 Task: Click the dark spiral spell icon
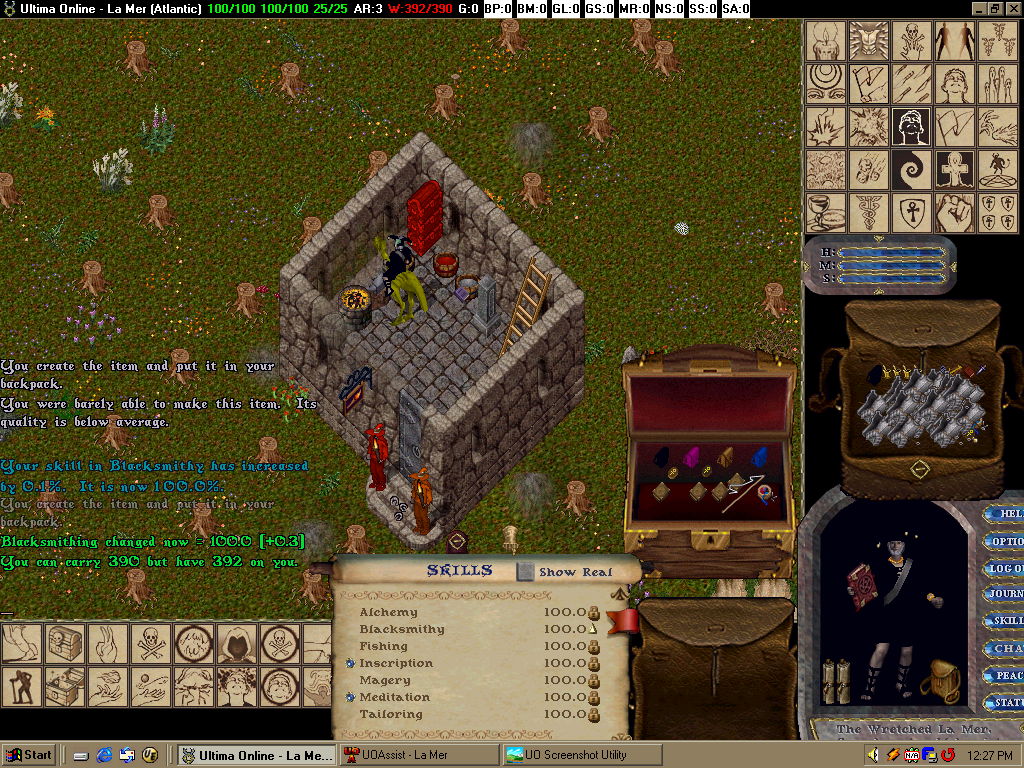pyautogui.click(x=912, y=170)
